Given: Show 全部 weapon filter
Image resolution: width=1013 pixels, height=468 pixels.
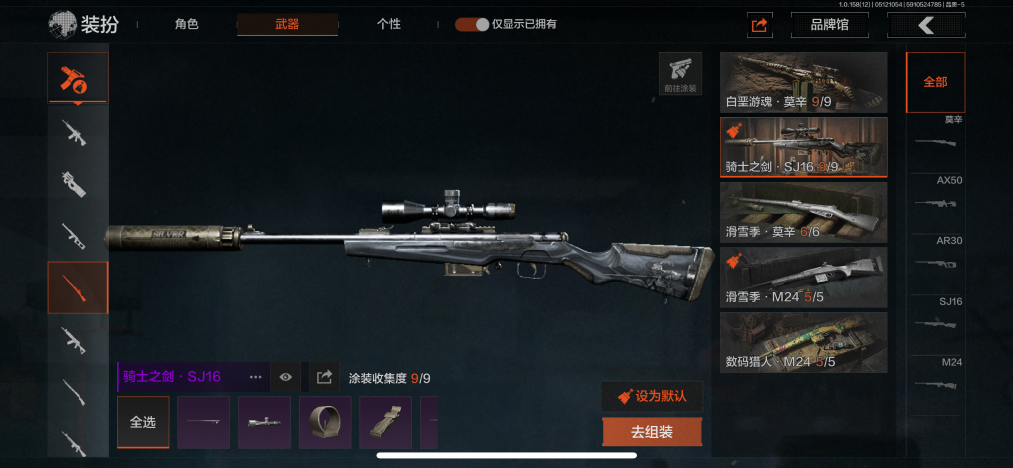Looking at the screenshot, I should coord(935,82).
